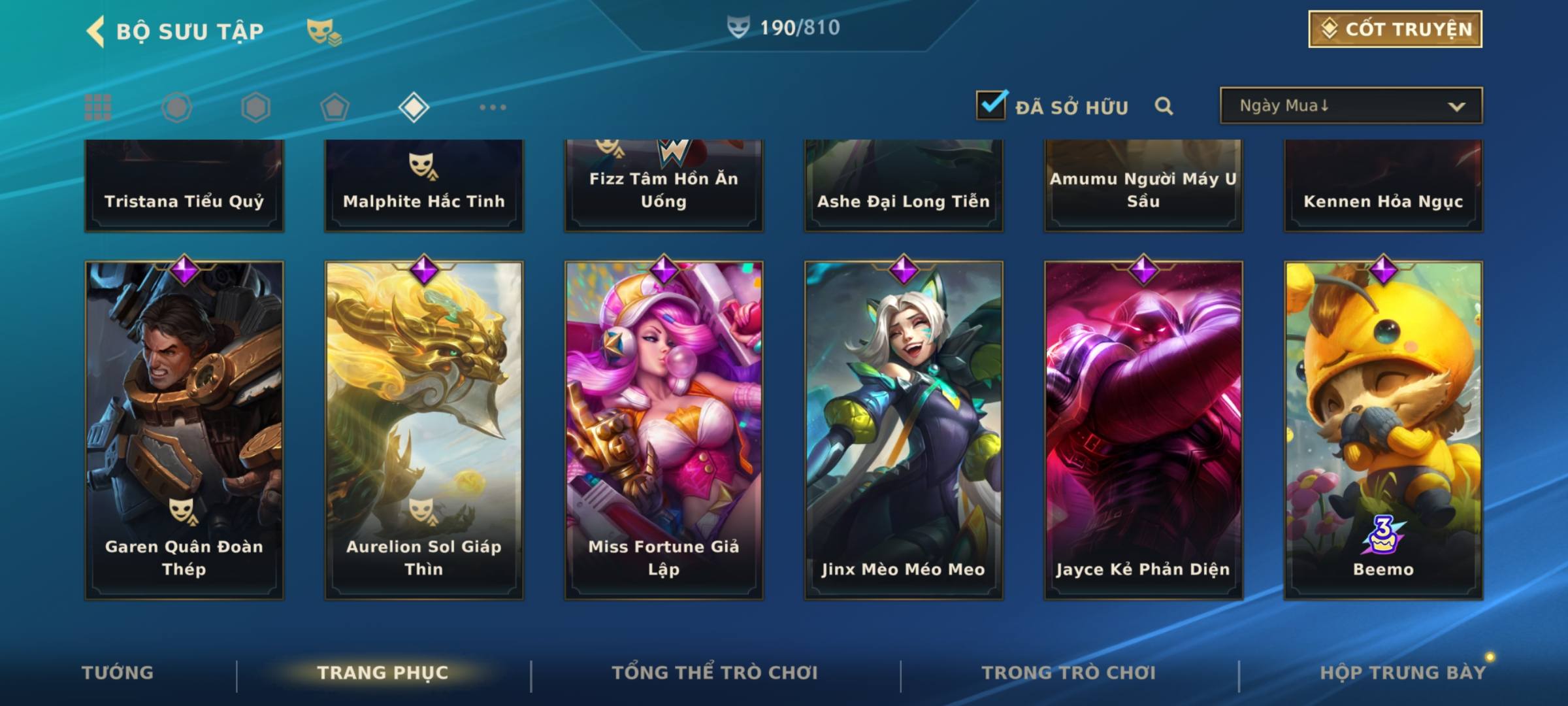Open the Hộp Trưng Bày tab
This screenshot has height=706, width=1568.
1402,673
